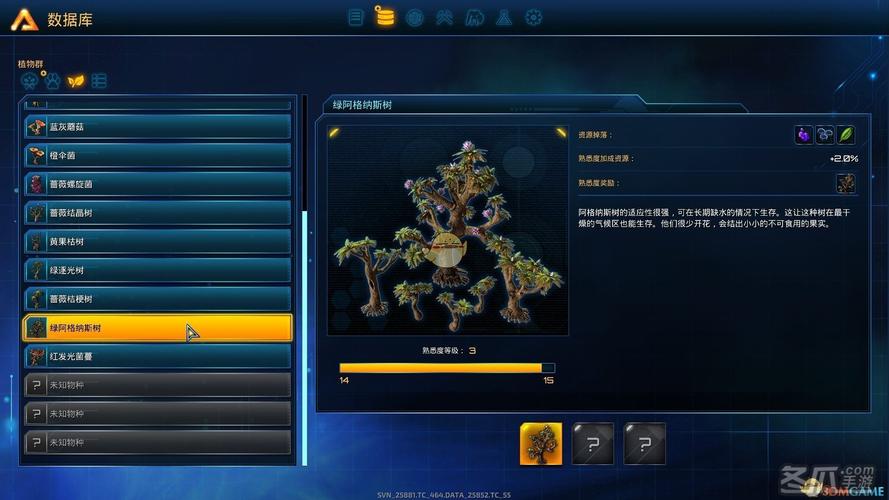The height and width of the screenshot is (500, 889).
Task: Open the list-style category tab
Action: (98, 81)
